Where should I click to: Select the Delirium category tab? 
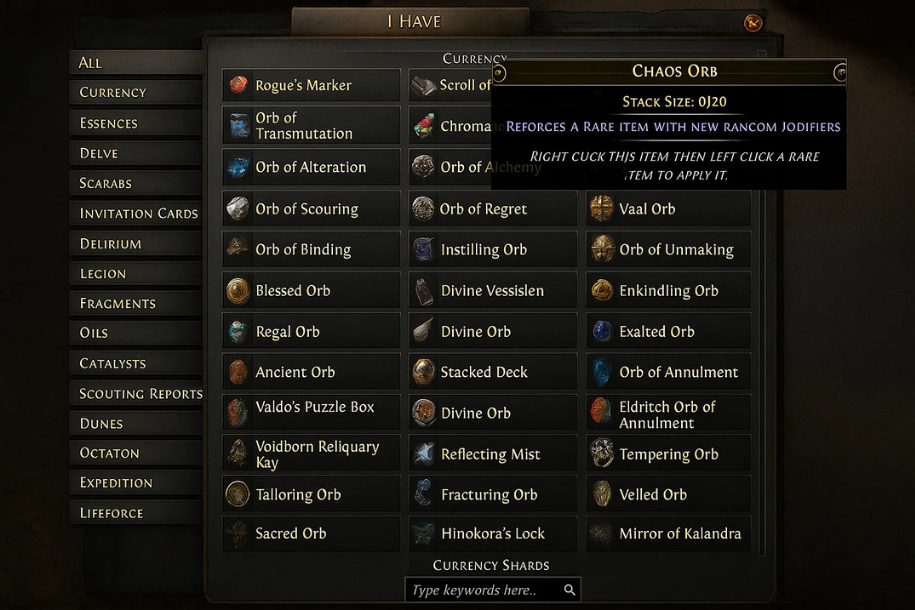tap(111, 243)
